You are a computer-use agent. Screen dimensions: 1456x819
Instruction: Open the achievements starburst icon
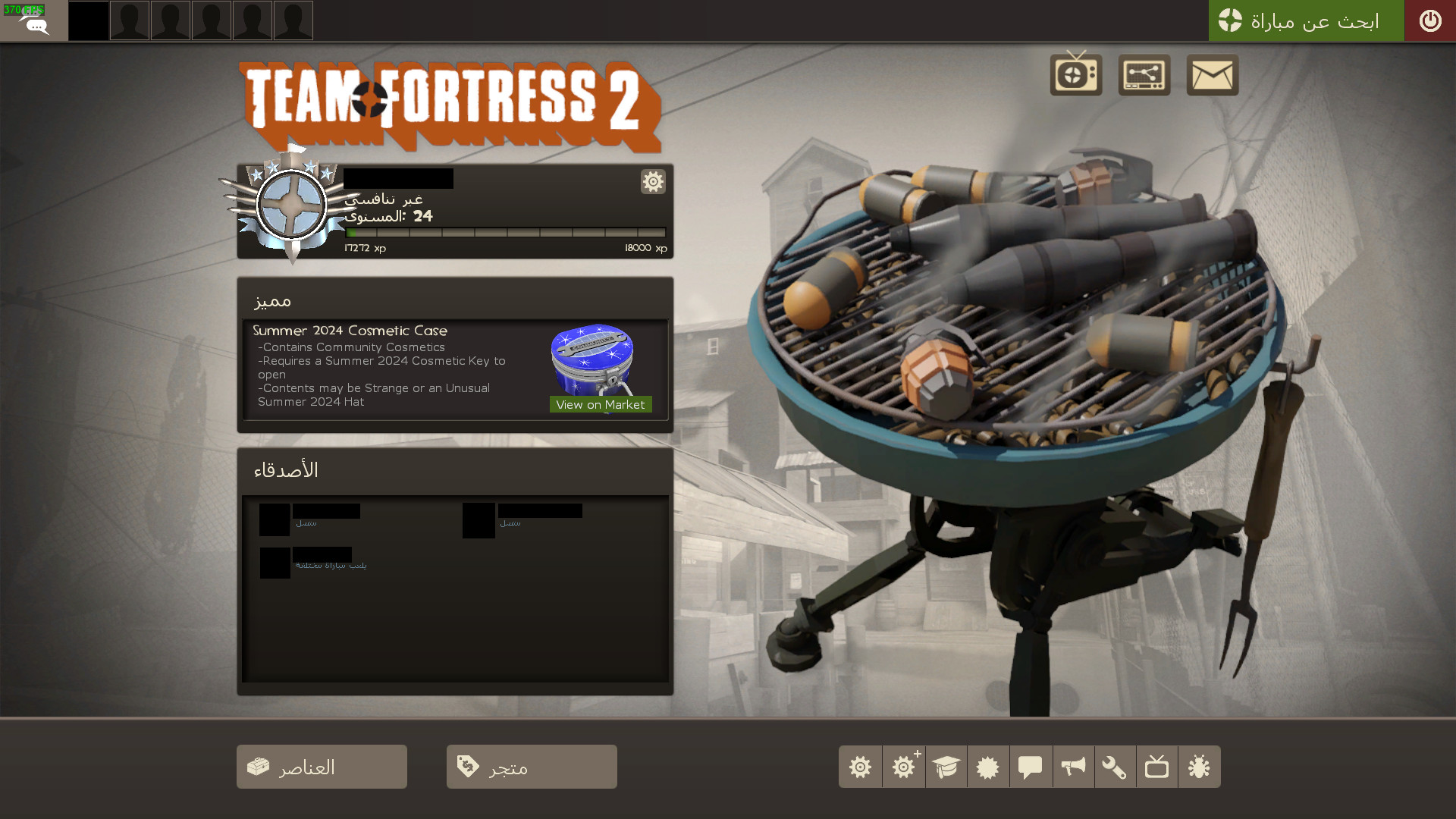pos(988,767)
